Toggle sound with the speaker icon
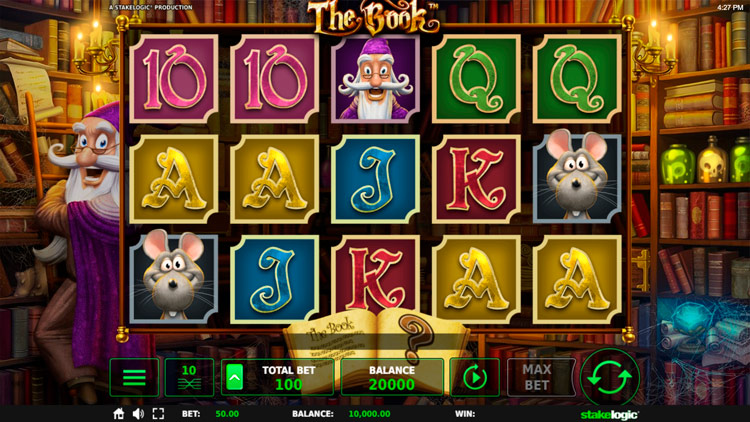 coord(138,413)
